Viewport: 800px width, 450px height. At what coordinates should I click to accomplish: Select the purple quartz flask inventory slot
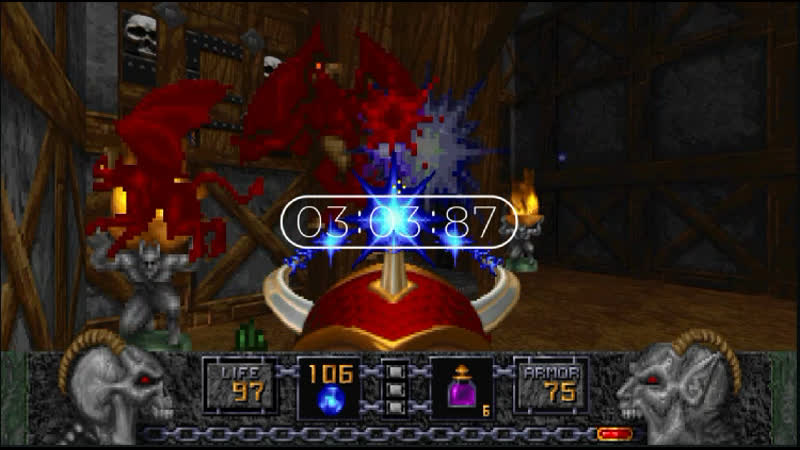461,389
